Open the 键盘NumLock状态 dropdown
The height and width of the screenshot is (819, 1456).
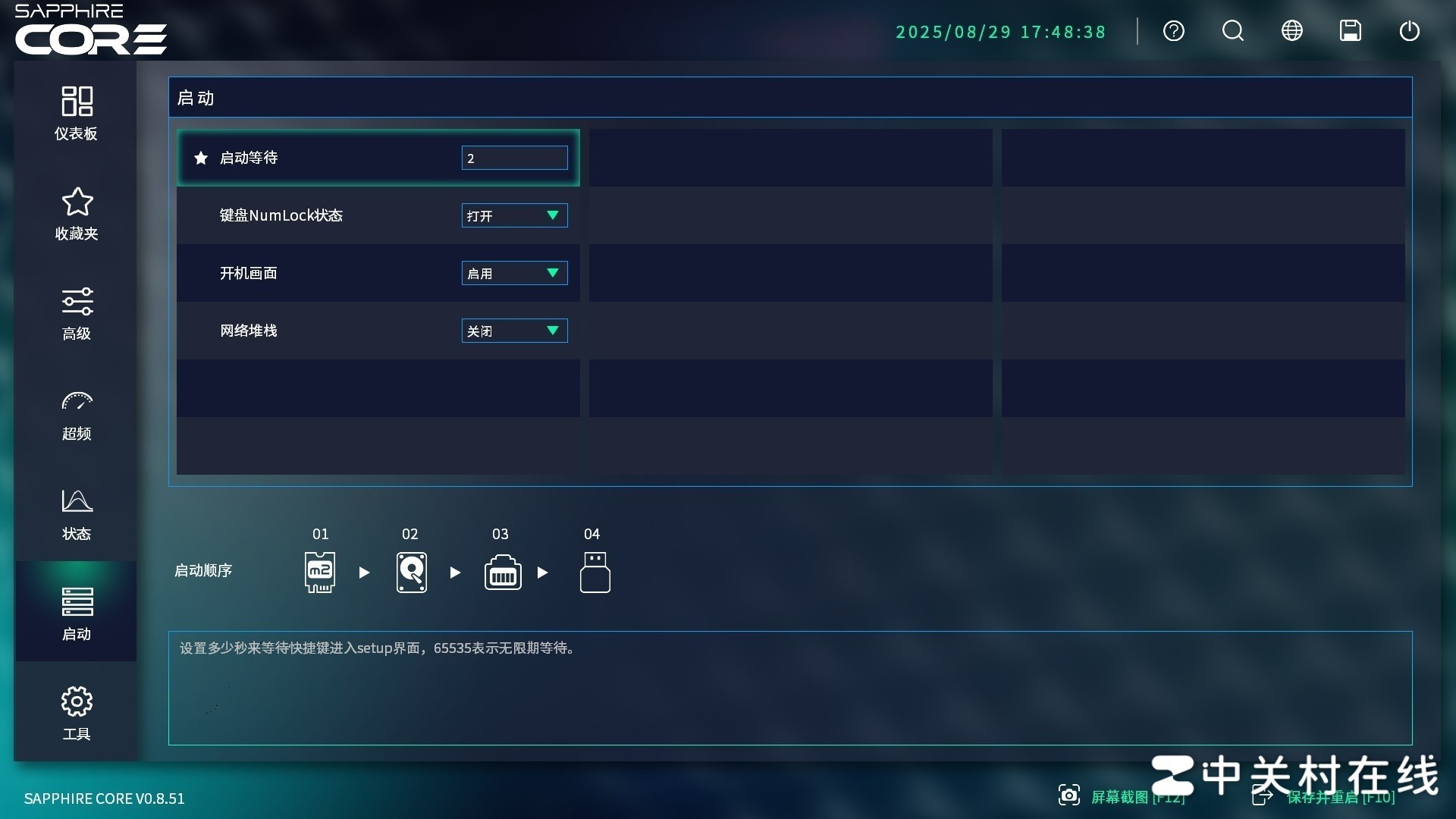coord(514,215)
